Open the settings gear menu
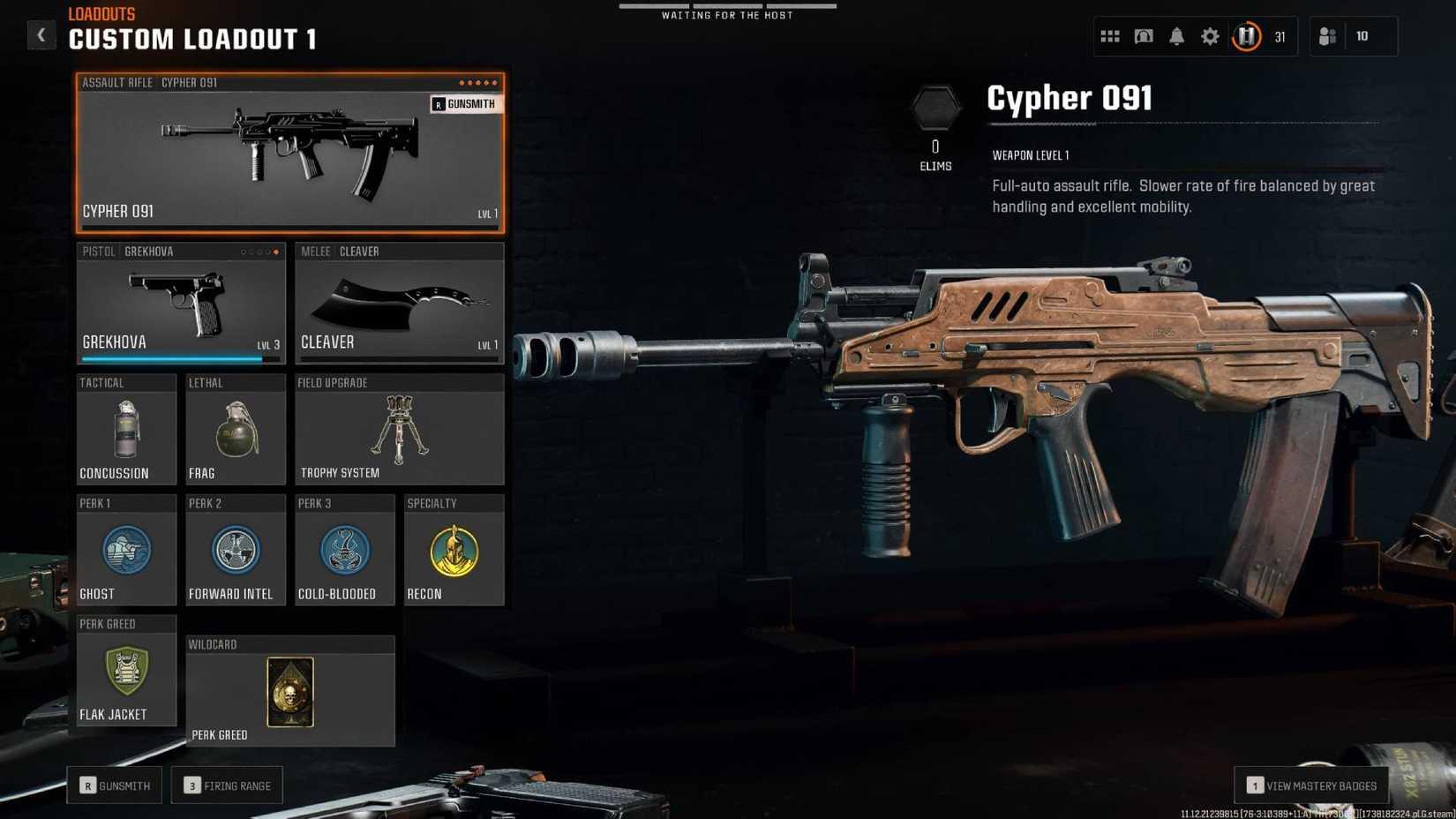The width and height of the screenshot is (1456, 819). (1210, 35)
